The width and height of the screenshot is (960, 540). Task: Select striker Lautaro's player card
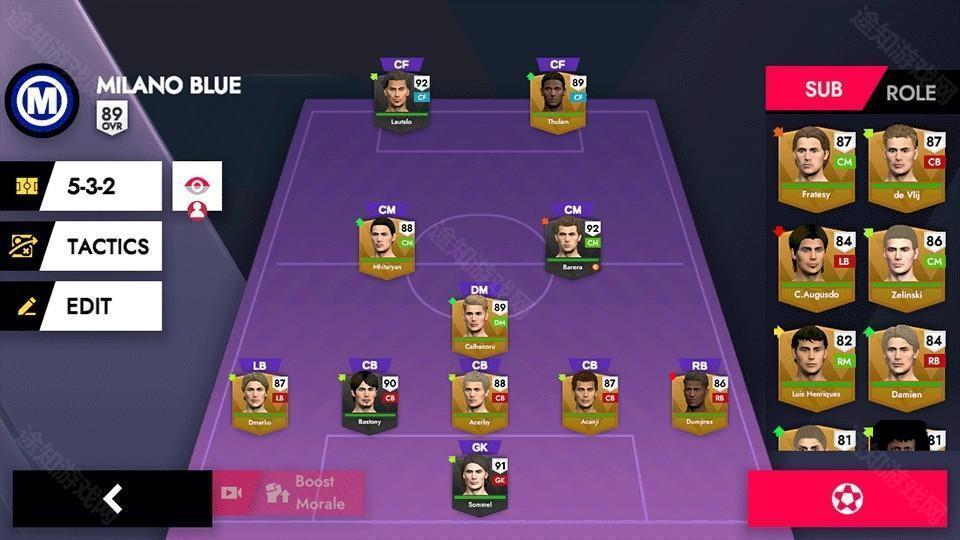[401, 102]
